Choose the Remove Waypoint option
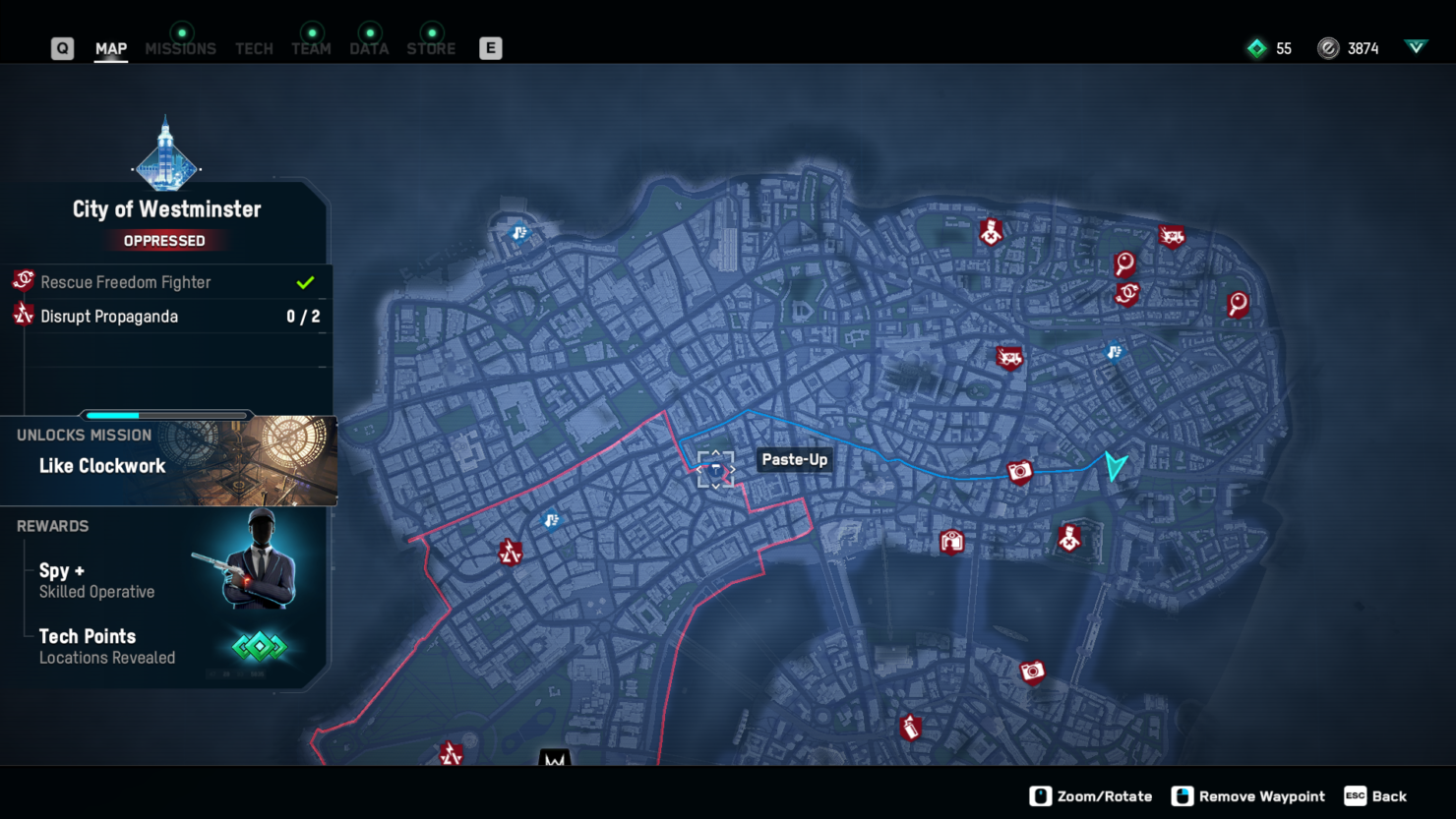This screenshot has width=1456, height=819. pos(1248,796)
